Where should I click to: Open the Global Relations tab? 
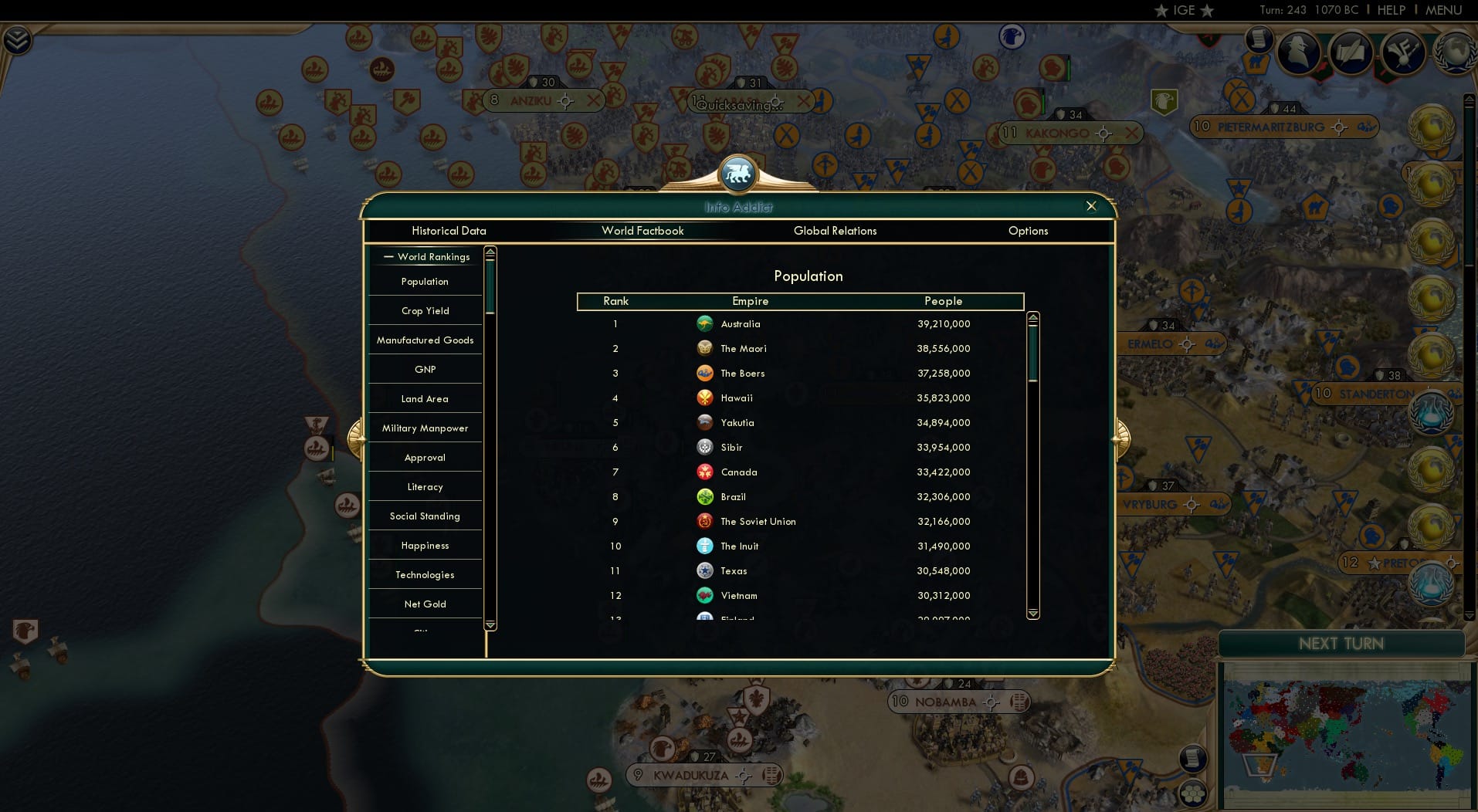point(835,230)
